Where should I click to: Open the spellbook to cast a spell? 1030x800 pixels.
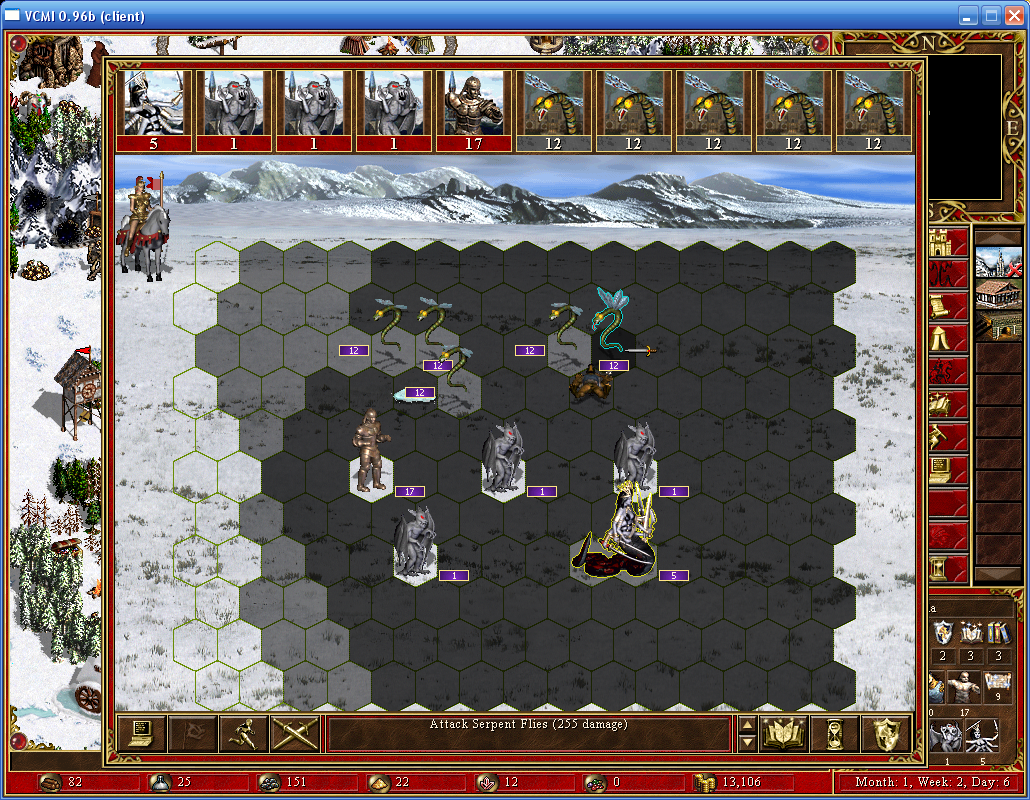coord(784,734)
